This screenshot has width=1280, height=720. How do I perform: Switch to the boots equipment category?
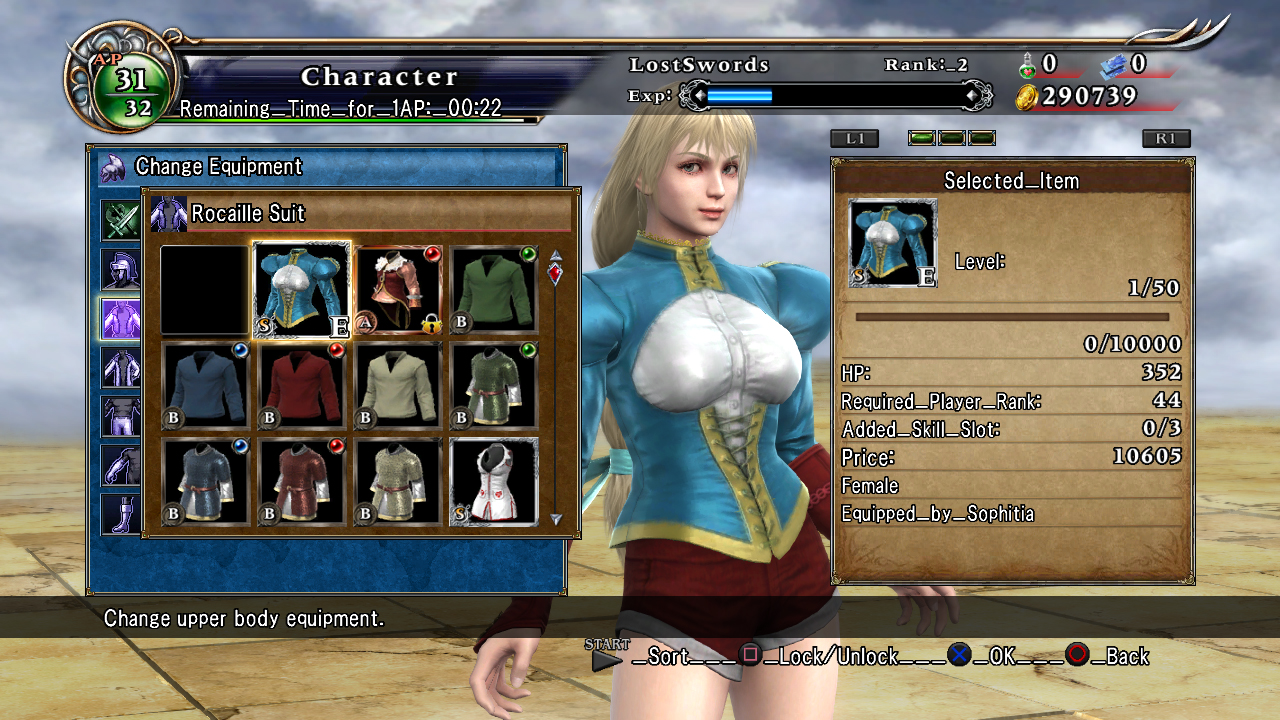tap(120, 514)
